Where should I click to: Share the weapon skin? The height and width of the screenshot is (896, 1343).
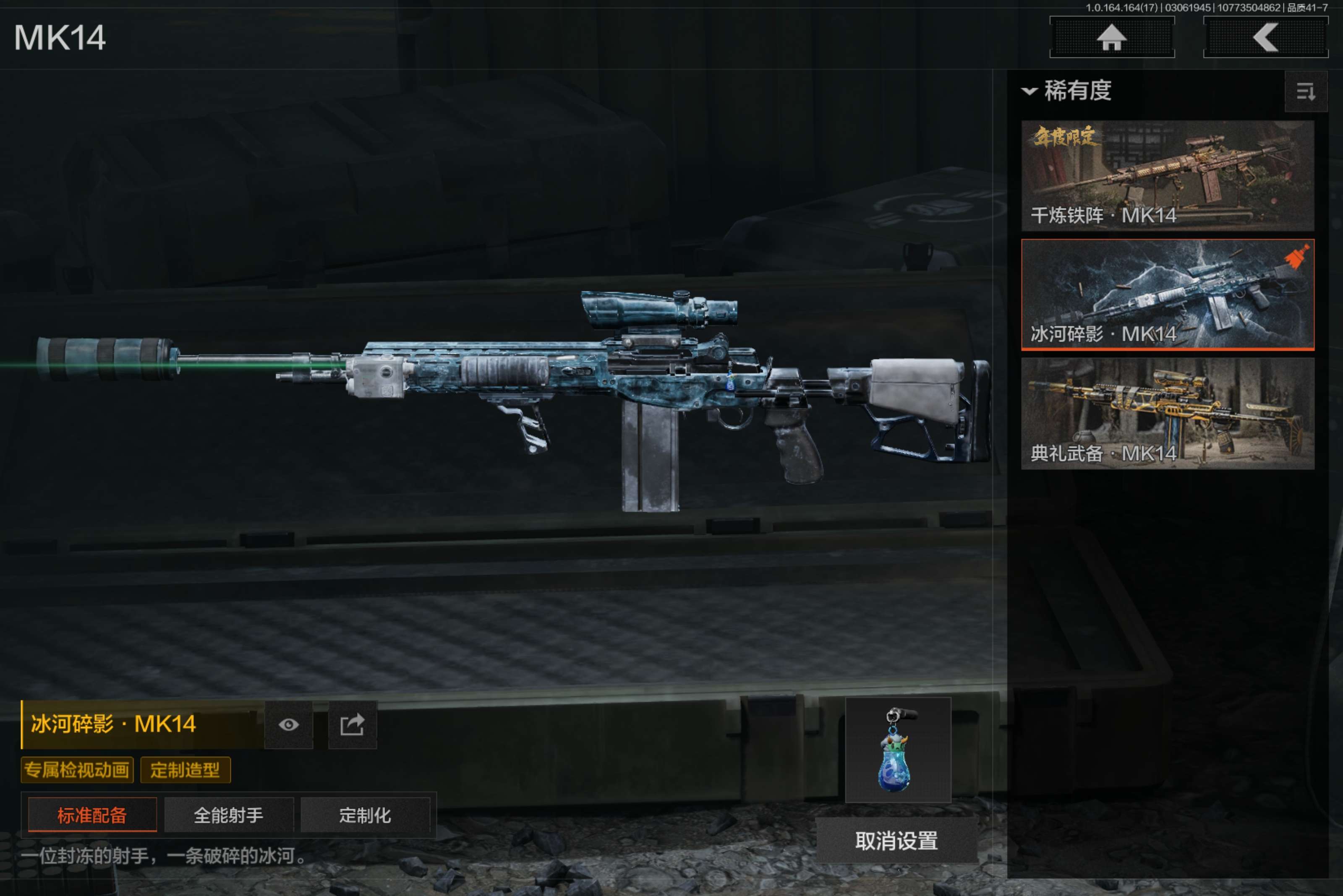(352, 724)
